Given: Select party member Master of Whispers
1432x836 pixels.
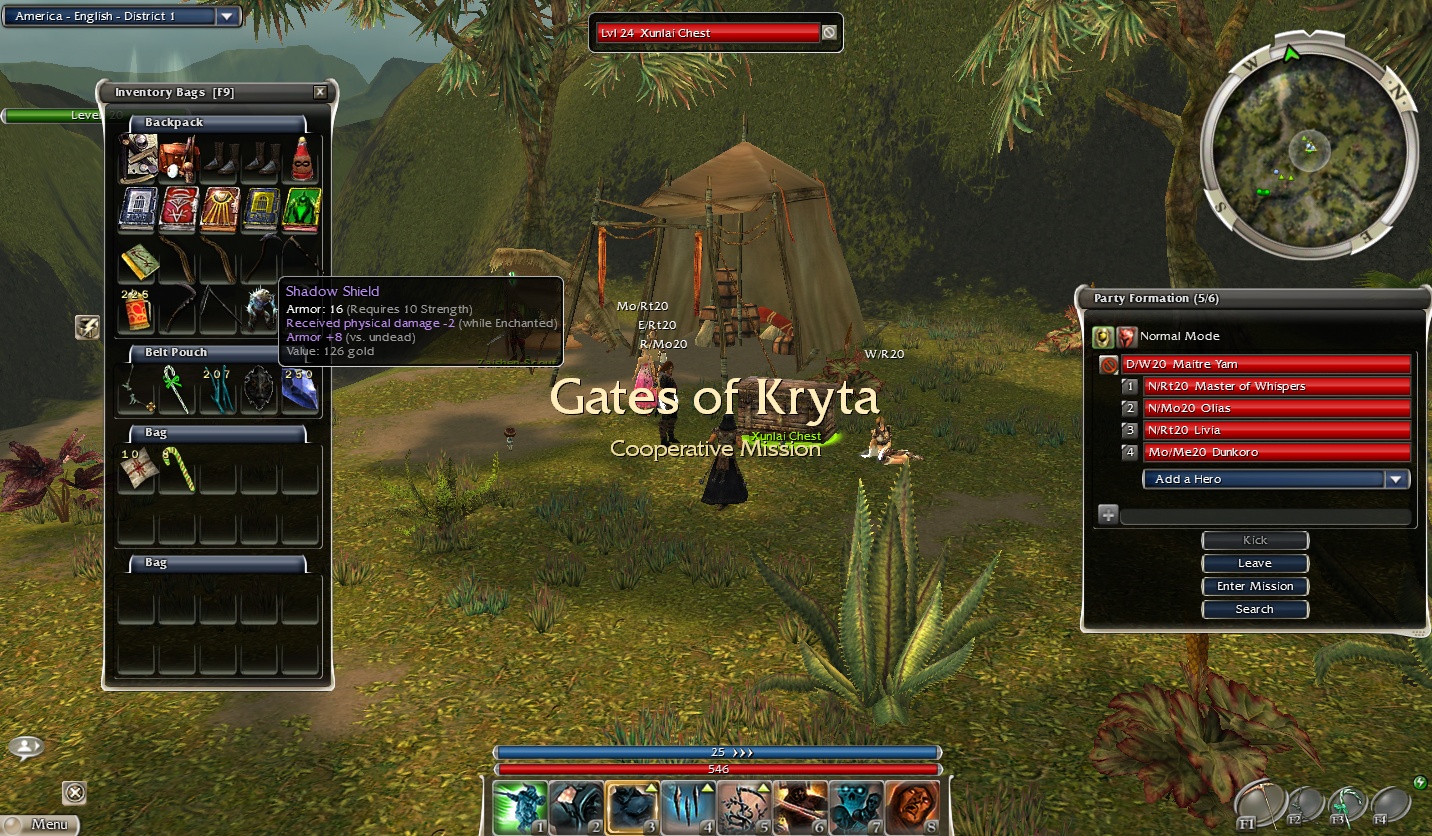Looking at the screenshot, I should click(x=1276, y=386).
